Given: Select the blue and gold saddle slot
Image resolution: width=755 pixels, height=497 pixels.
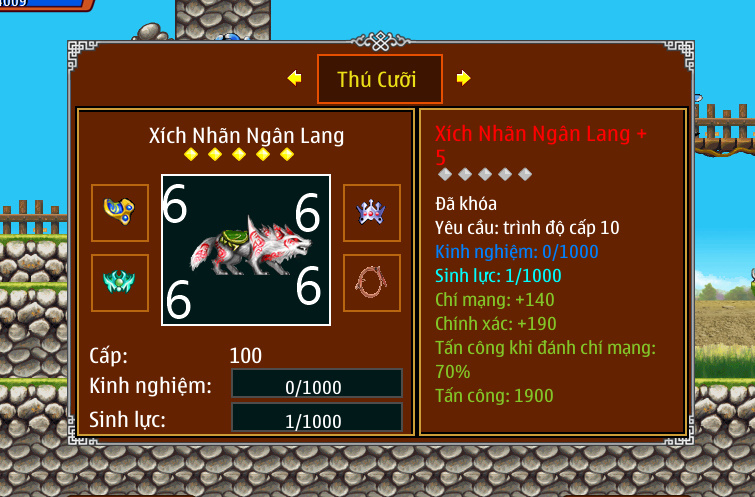Looking at the screenshot, I should click(120, 212).
